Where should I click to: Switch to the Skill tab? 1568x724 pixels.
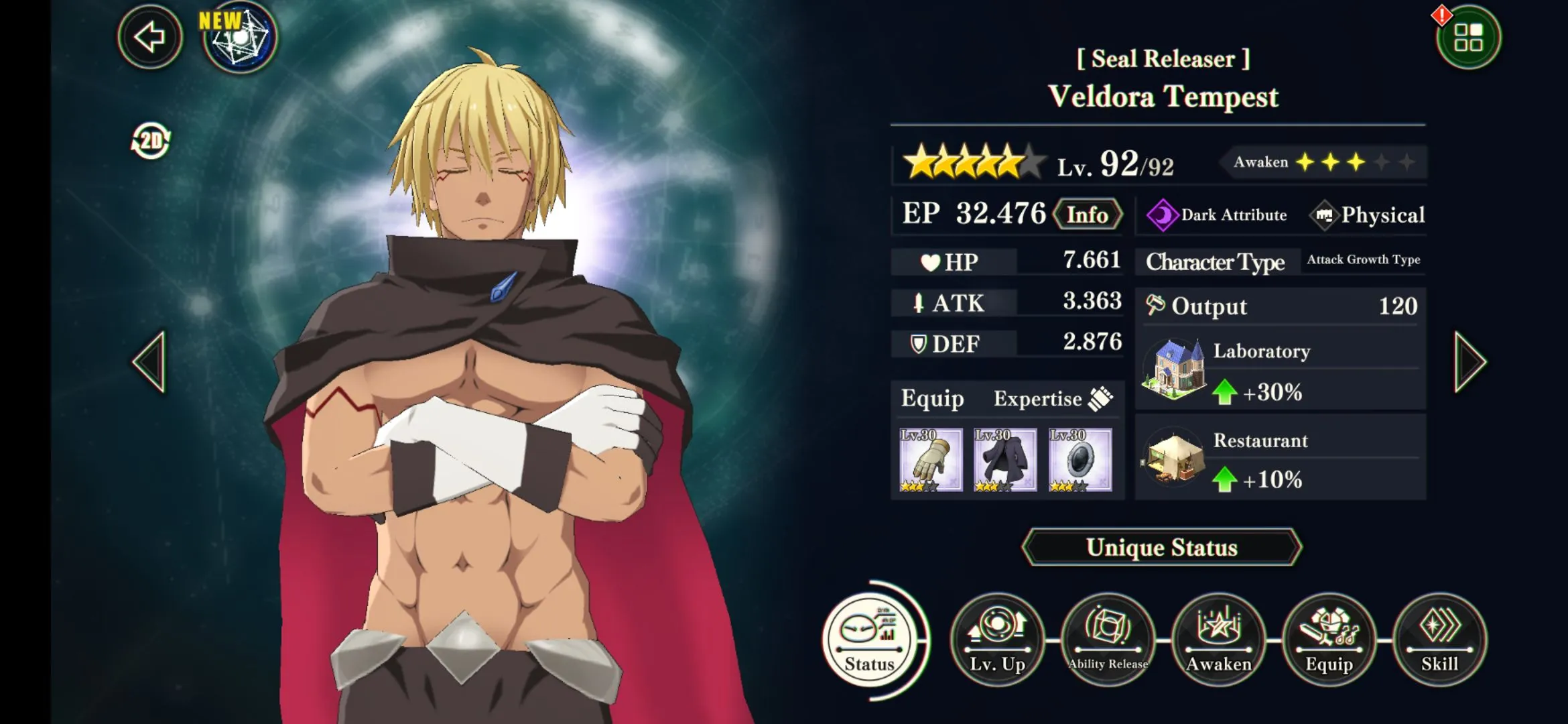click(x=1439, y=640)
